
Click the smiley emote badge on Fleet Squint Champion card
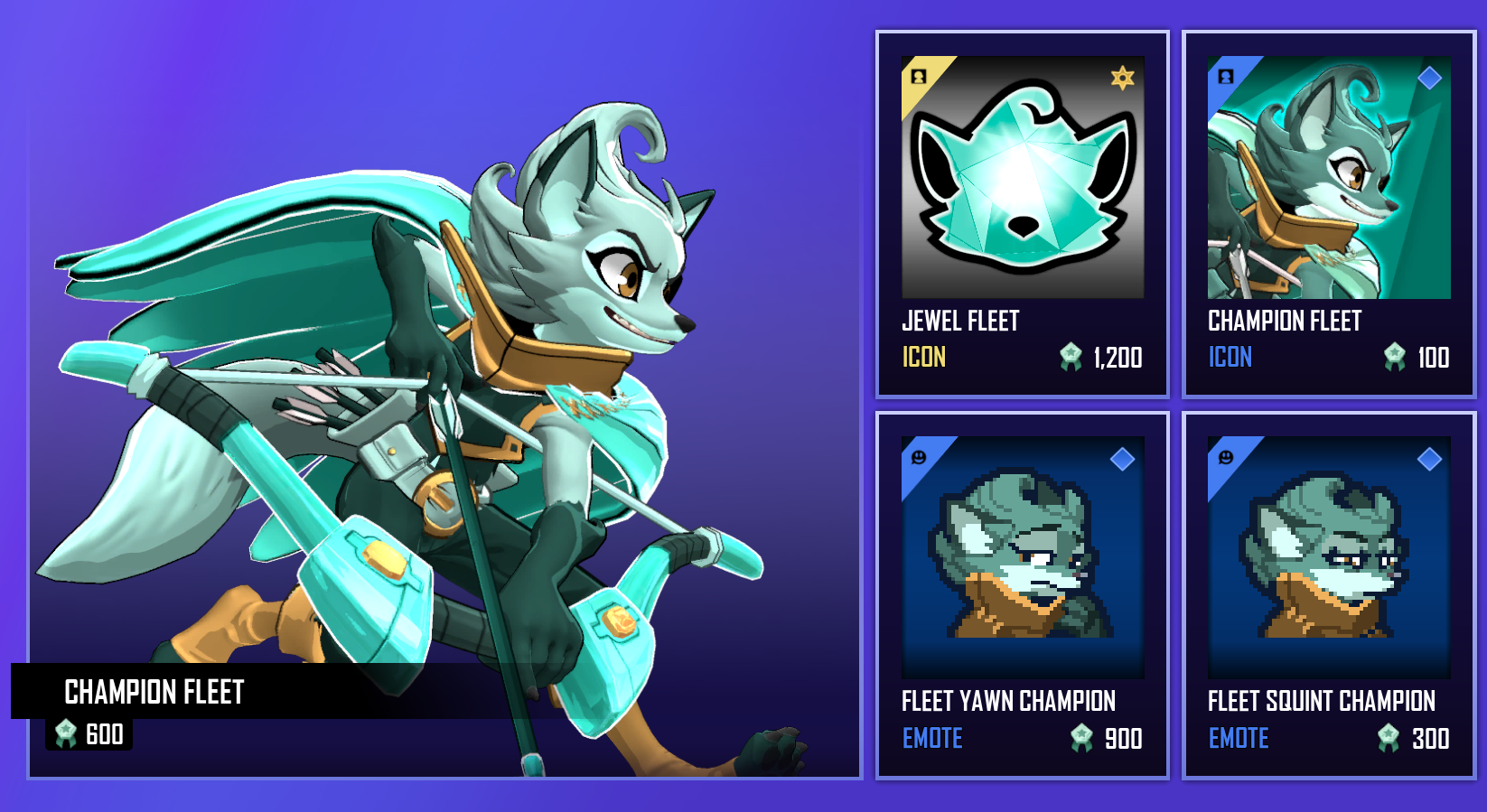point(1226,459)
